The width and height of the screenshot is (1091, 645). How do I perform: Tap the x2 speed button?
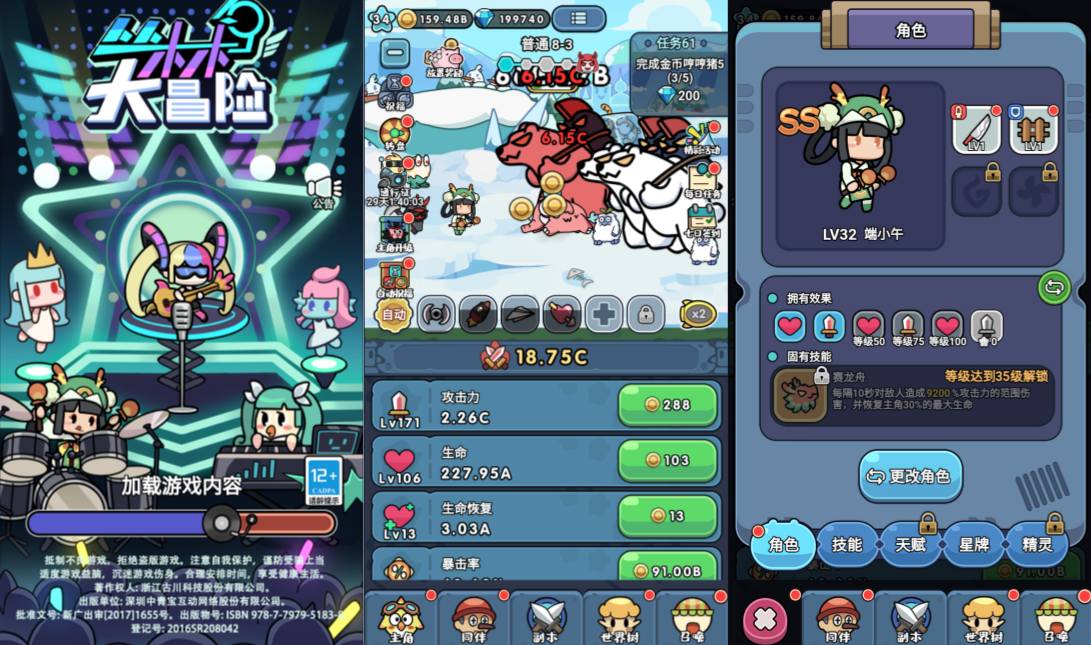(698, 314)
